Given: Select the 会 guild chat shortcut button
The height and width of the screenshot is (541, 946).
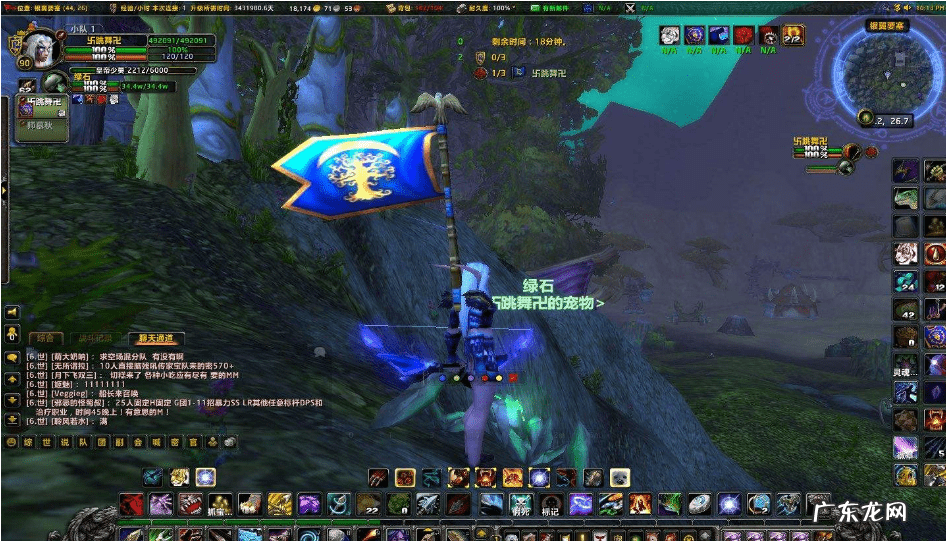Looking at the screenshot, I should coord(140,442).
